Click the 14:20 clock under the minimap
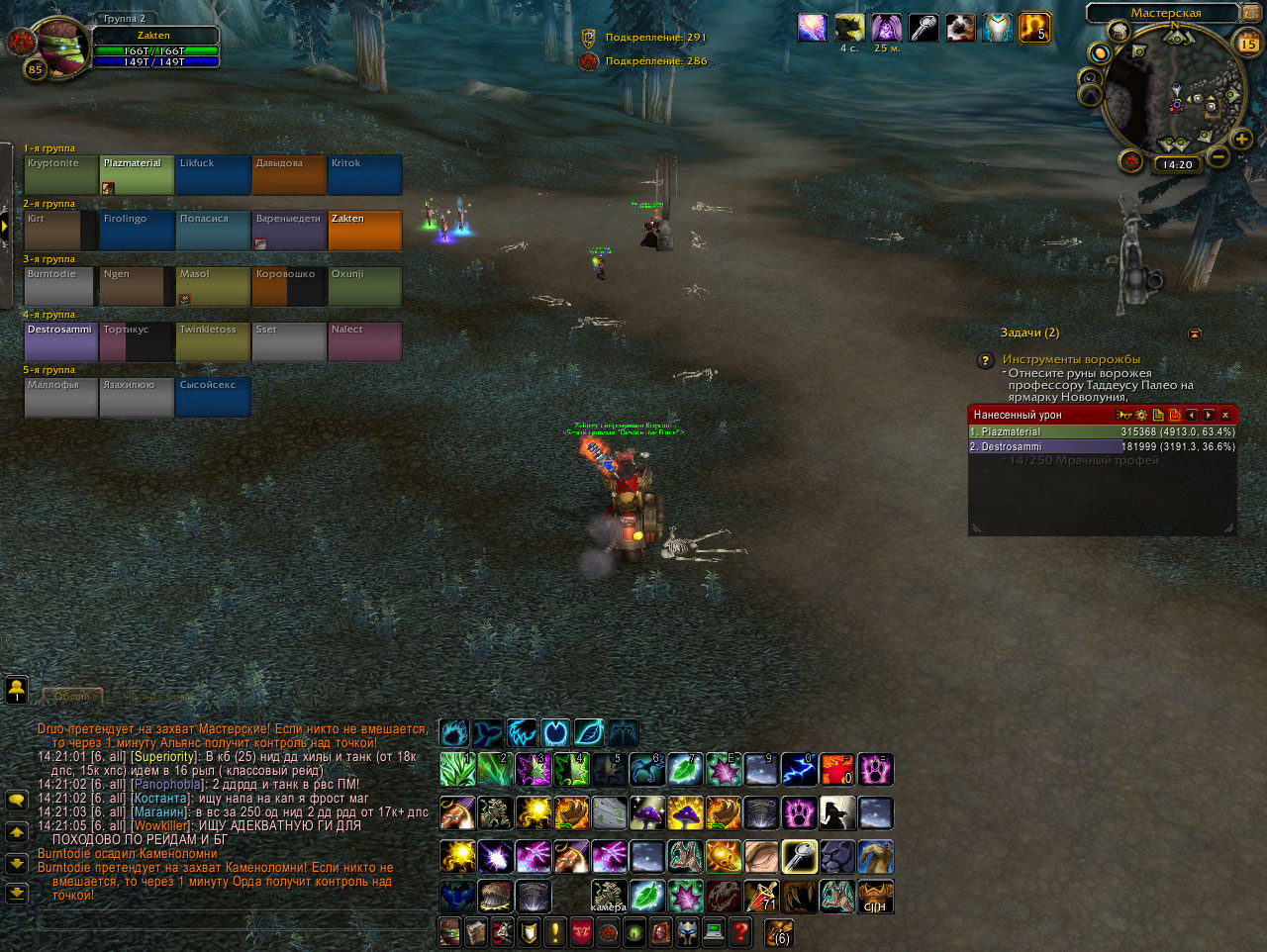Viewport: 1267px width, 952px height. [1177, 165]
